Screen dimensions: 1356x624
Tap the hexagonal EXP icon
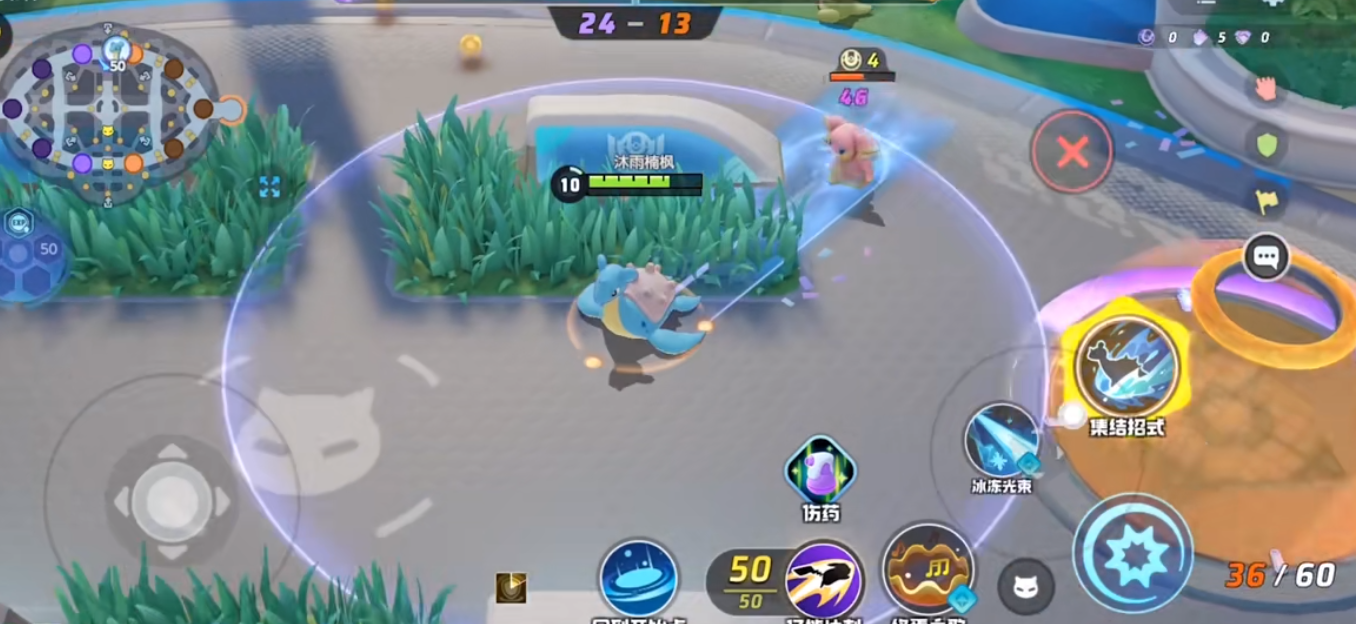[x=19, y=223]
